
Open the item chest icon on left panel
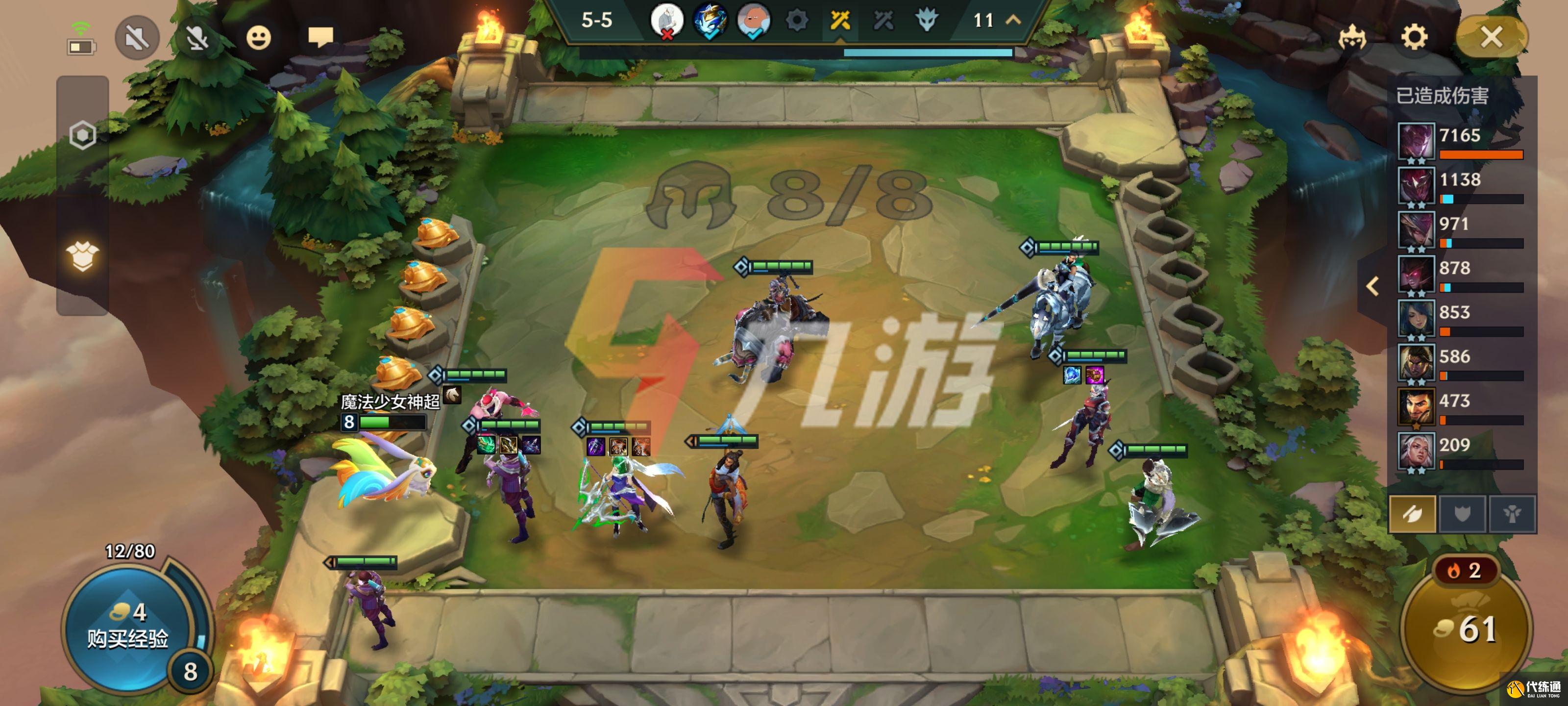(x=83, y=256)
